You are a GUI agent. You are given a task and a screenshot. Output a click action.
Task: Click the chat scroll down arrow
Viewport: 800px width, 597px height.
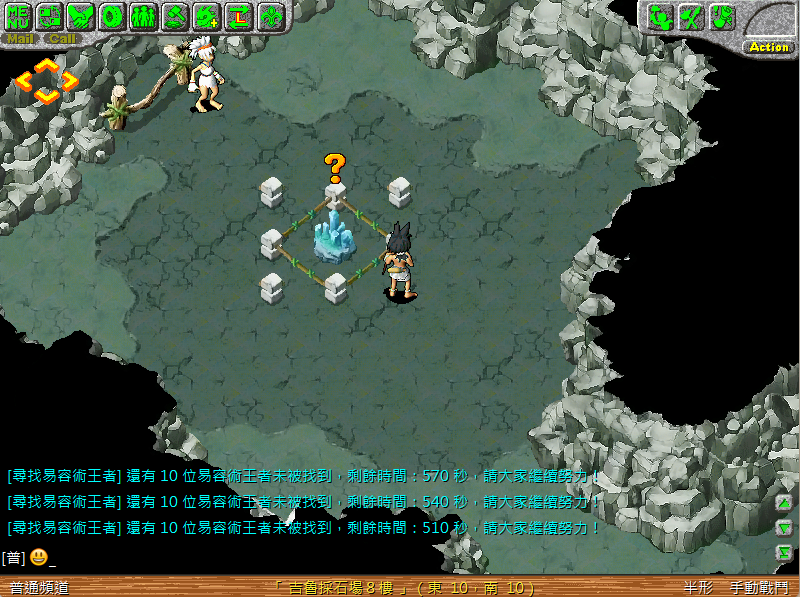pos(784,527)
